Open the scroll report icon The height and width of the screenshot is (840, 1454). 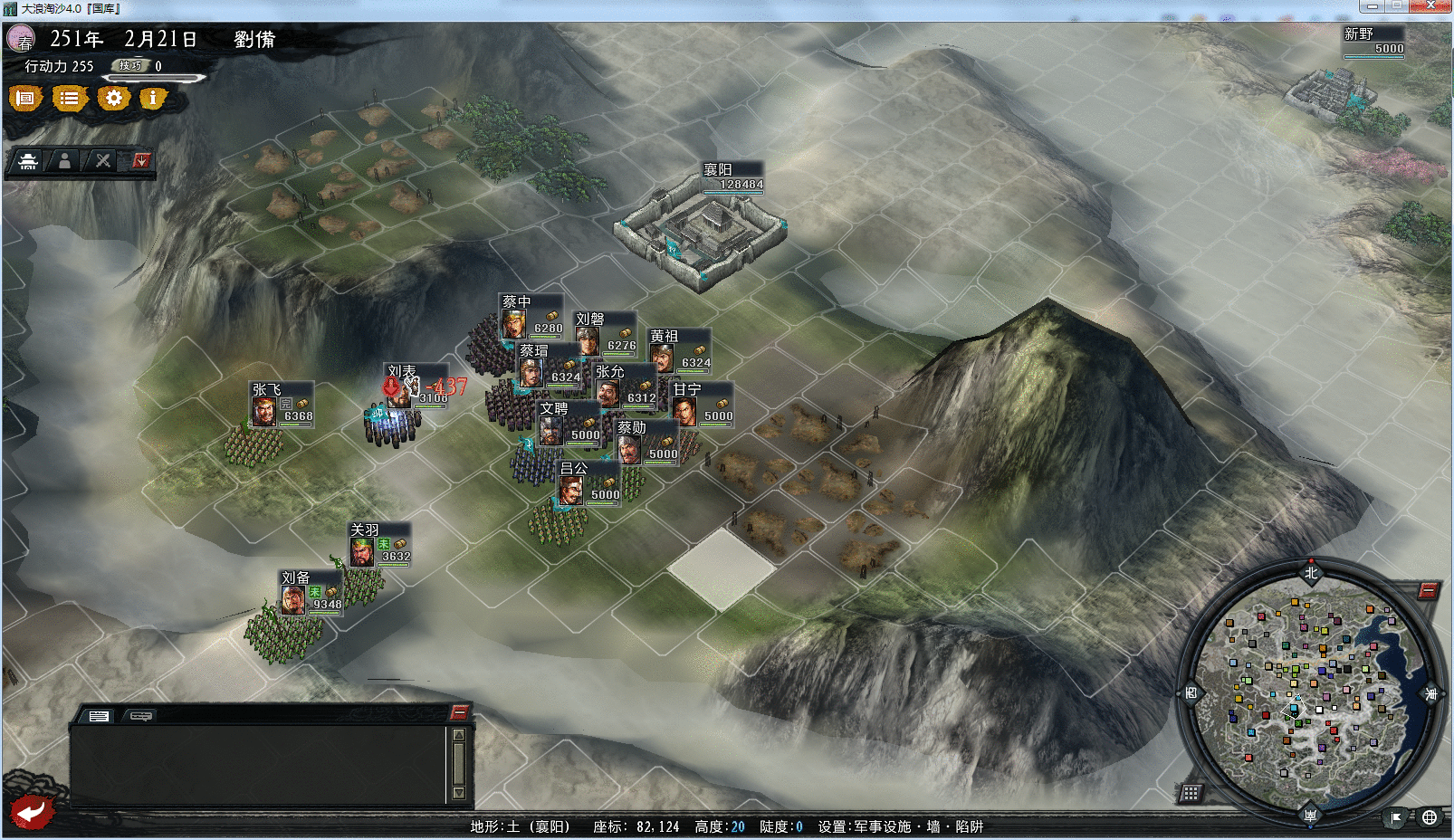pos(25,98)
